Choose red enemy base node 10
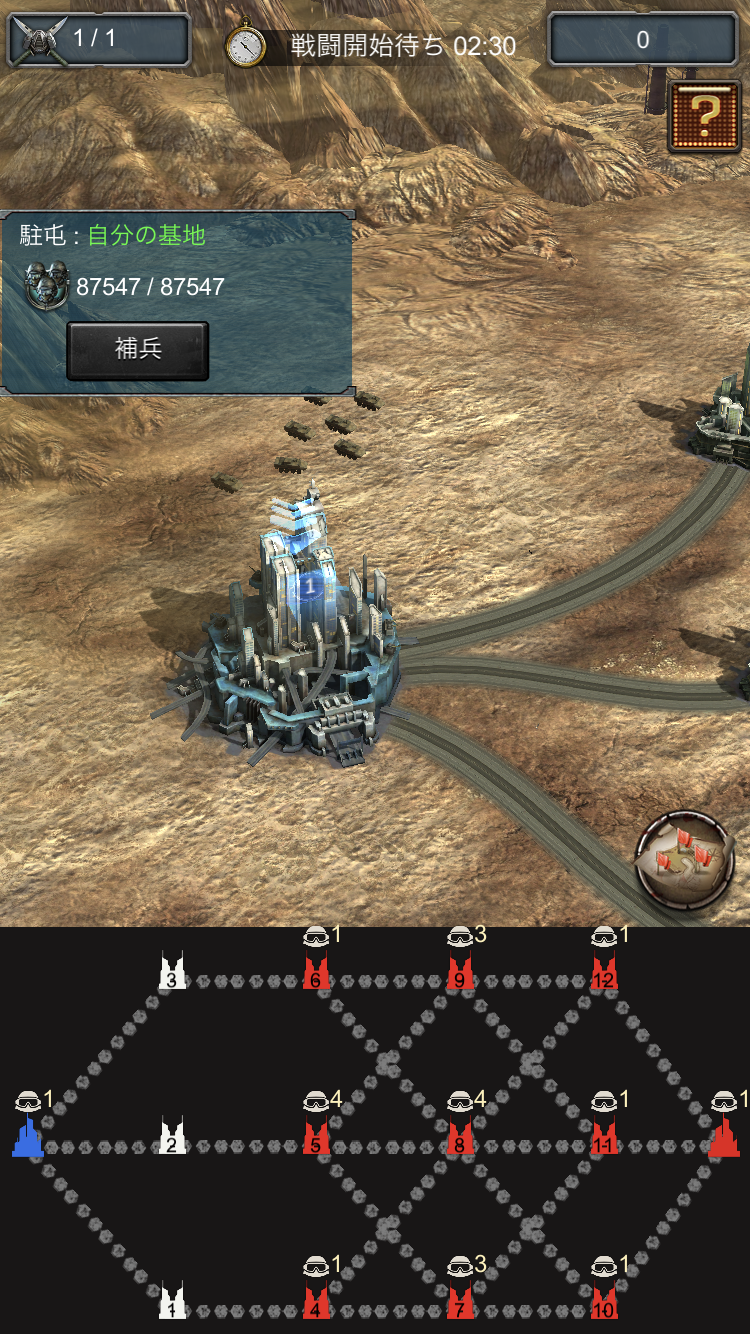 click(604, 1302)
